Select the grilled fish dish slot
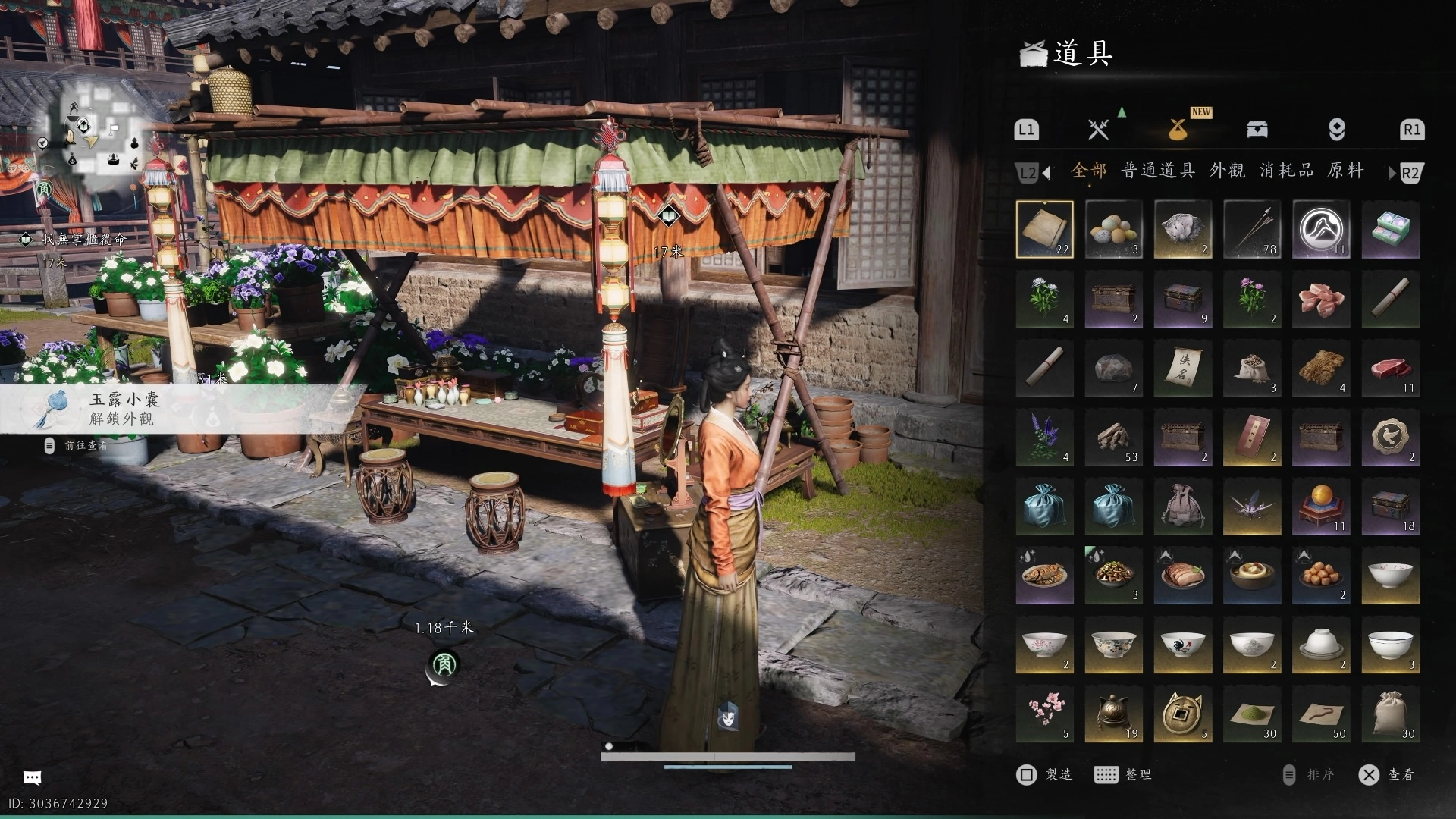This screenshot has height=819, width=1456. tap(1044, 576)
